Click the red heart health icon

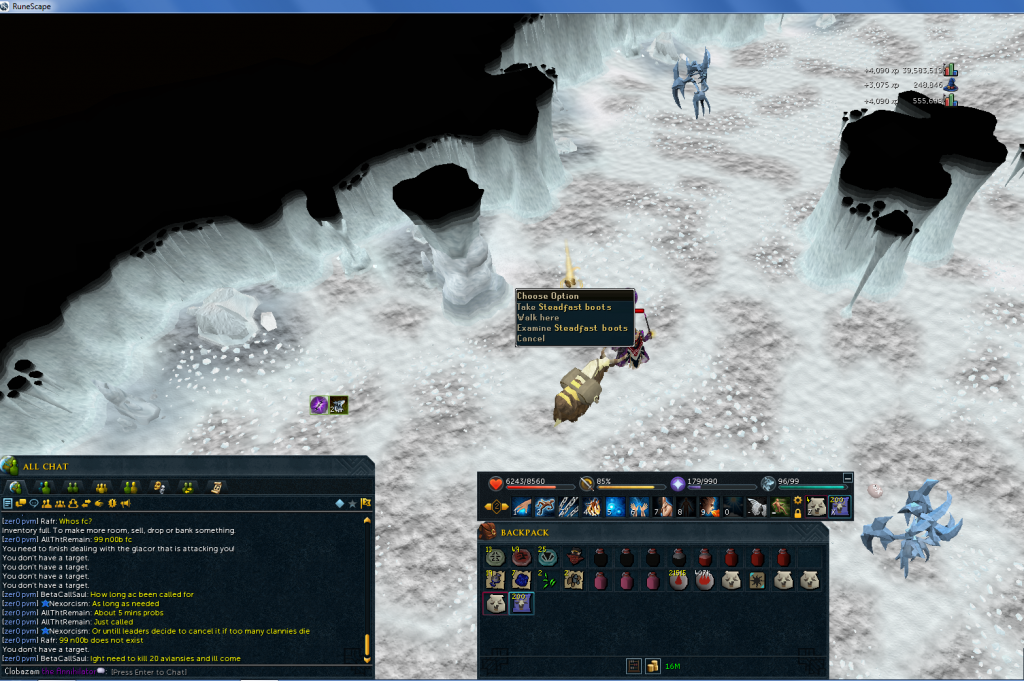pos(496,483)
